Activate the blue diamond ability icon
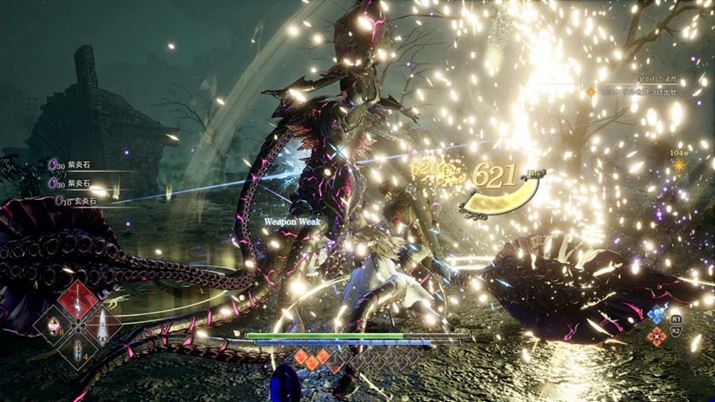The height and width of the screenshot is (402, 715). (655, 314)
